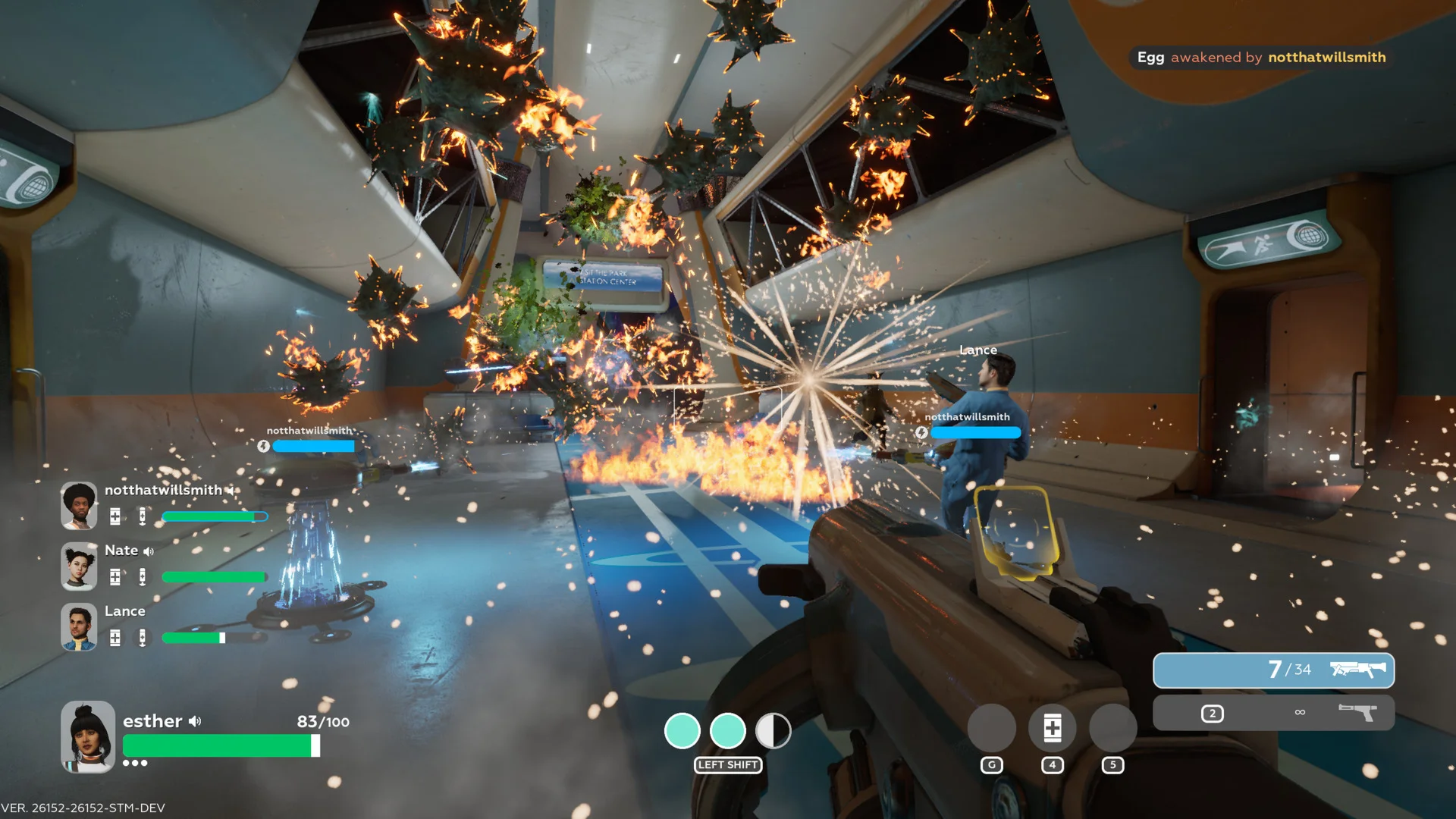Choose the primary rifle weapon slot
This screenshot has height=819, width=1456.
point(1273,670)
